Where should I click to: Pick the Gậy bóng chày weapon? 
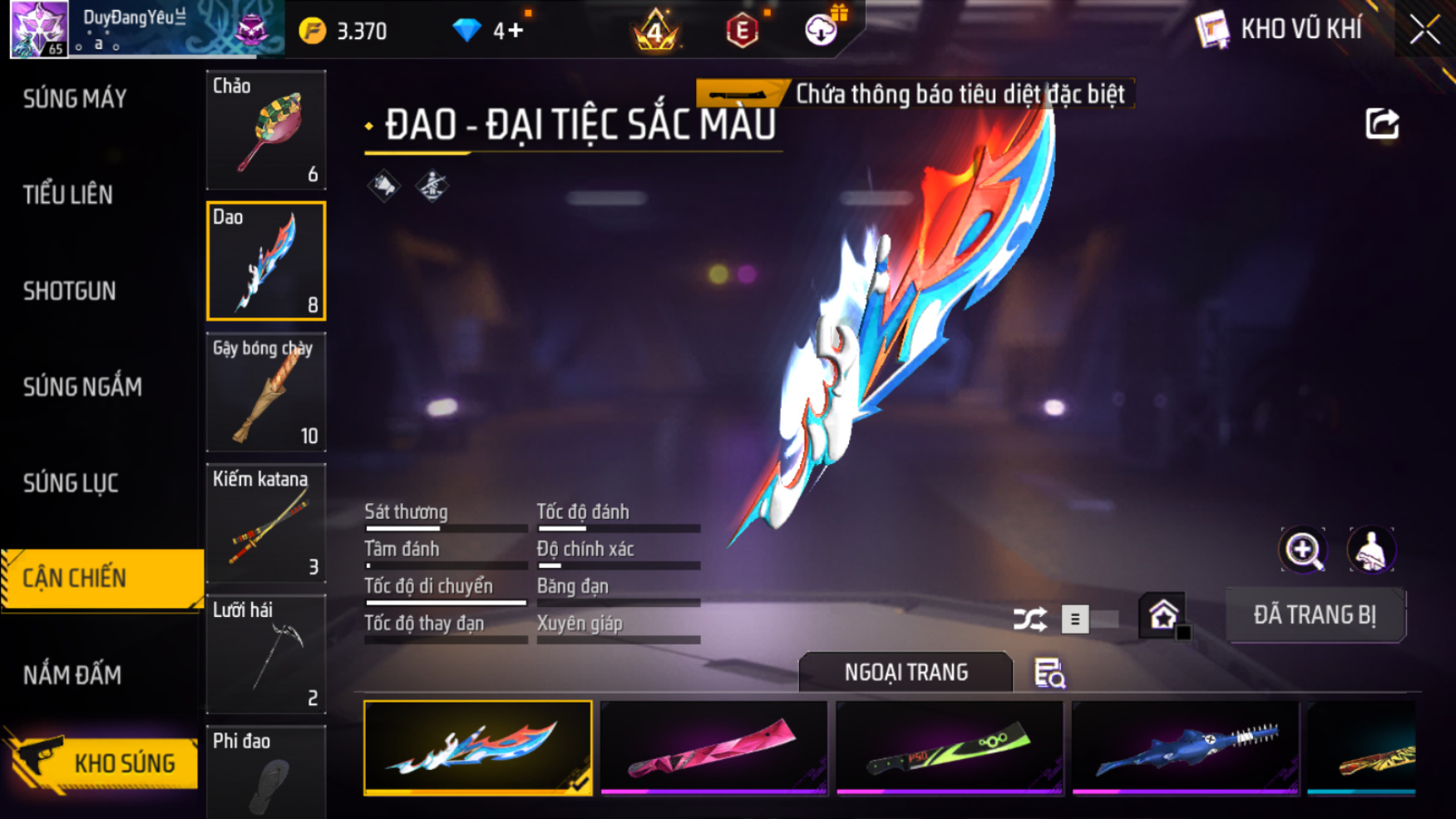(266, 392)
